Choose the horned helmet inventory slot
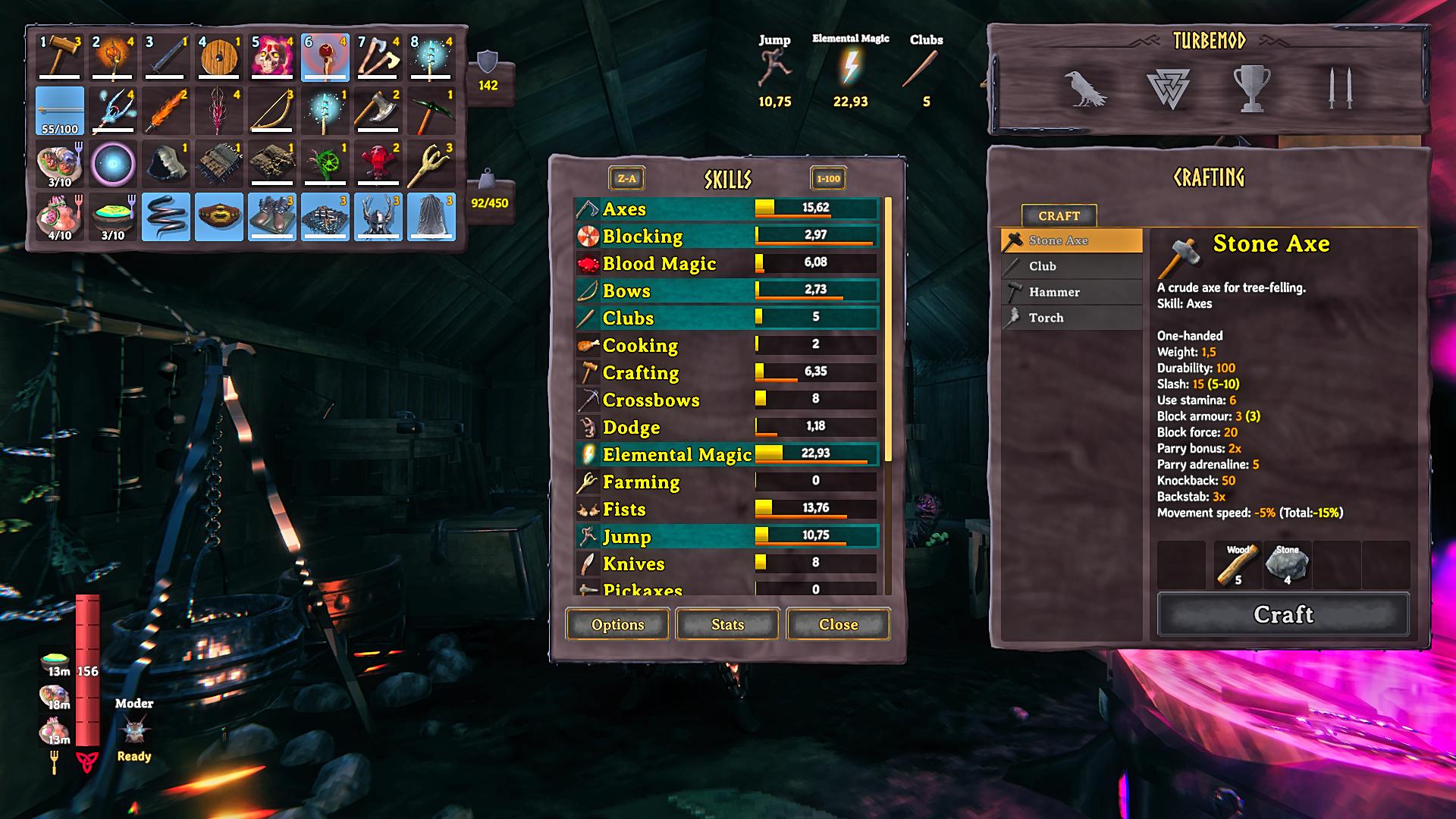Viewport: 1456px width, 819px height. tap(378, 217)
